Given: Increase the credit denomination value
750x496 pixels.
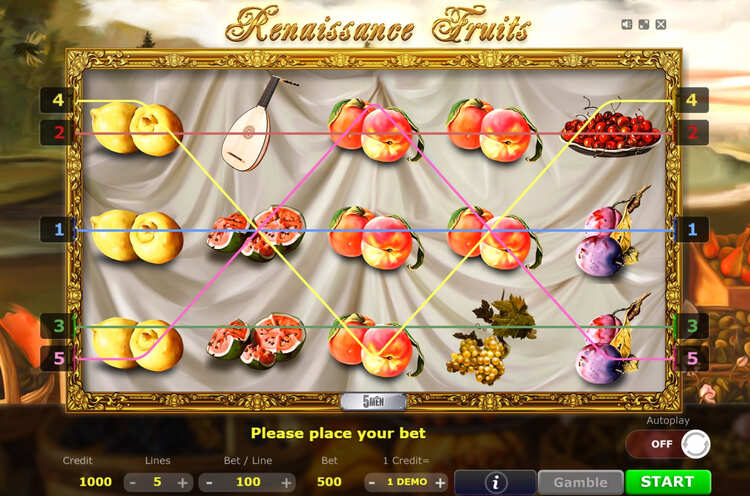Looking at the screenshot, I should pyautogui.click(x=441, y=482).
